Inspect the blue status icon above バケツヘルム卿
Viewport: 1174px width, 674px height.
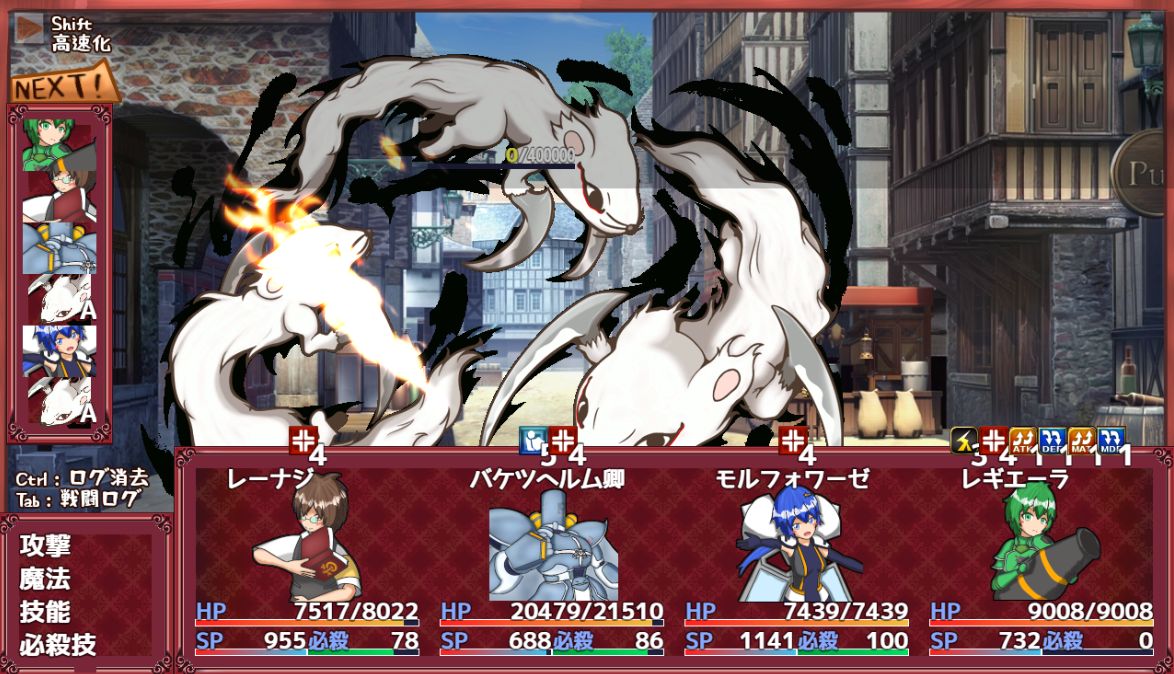tap(533, 440)
